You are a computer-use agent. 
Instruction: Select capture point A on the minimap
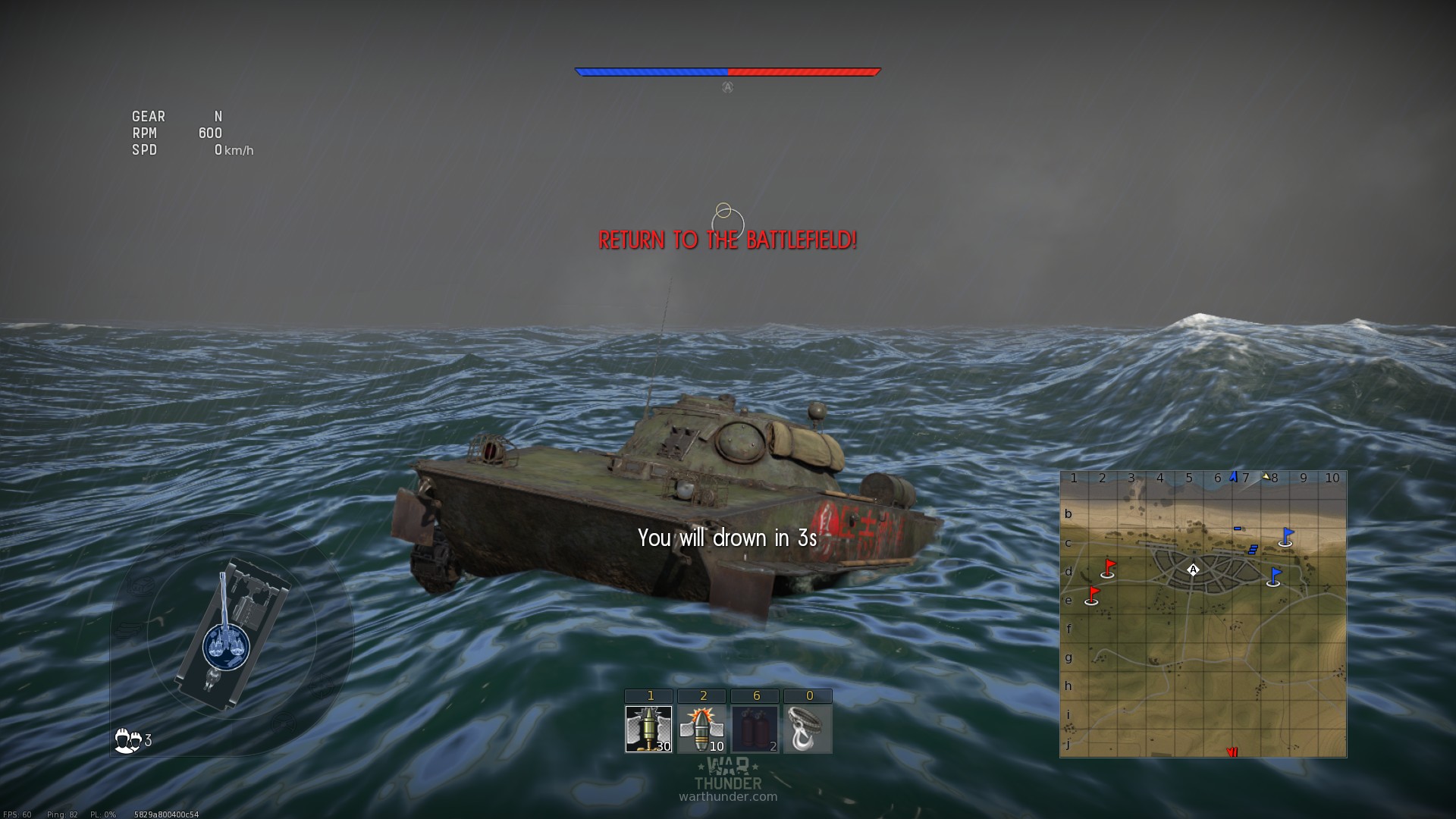click(1193, 570)
